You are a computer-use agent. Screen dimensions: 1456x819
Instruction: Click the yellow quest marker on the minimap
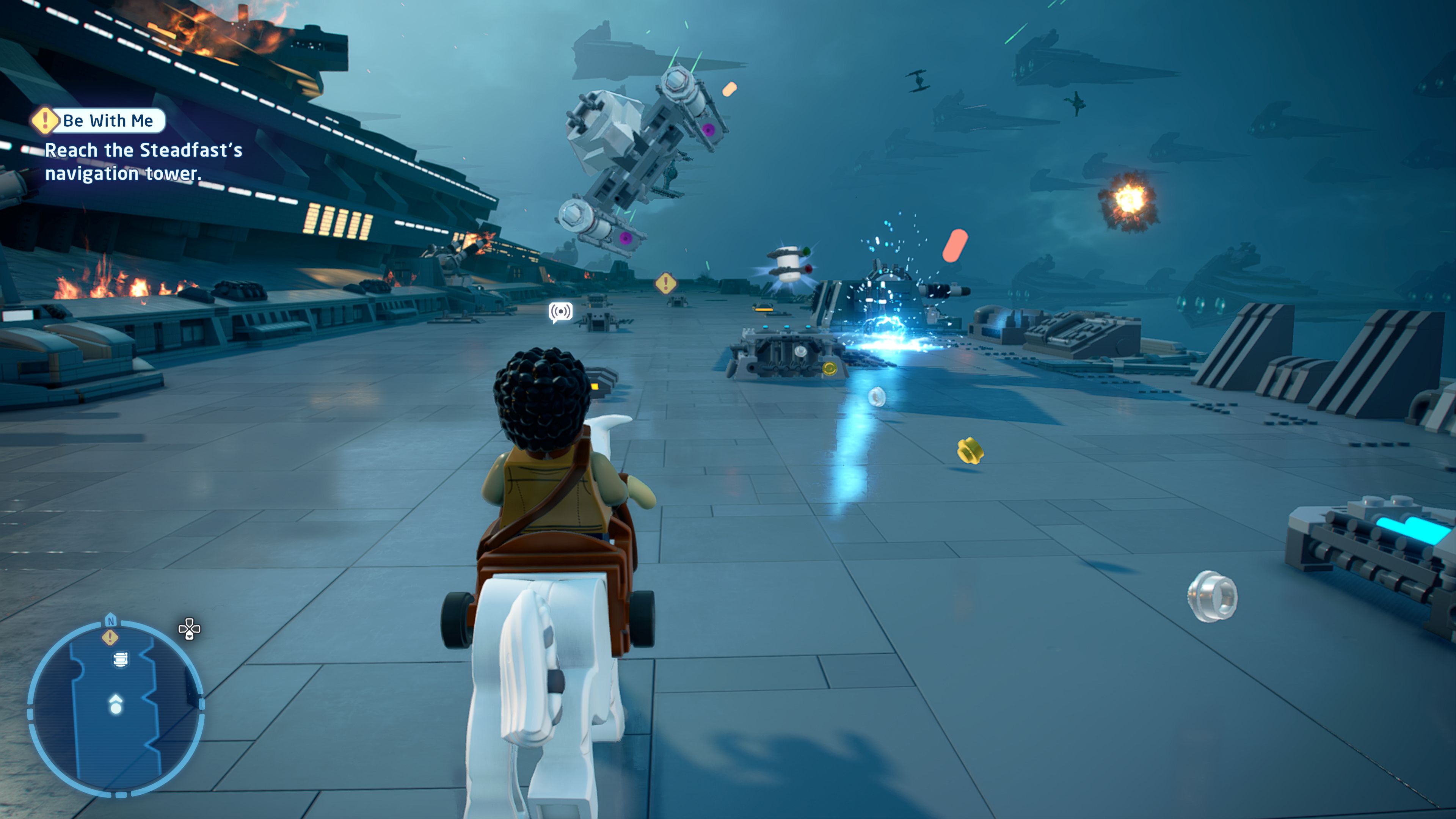110,638
